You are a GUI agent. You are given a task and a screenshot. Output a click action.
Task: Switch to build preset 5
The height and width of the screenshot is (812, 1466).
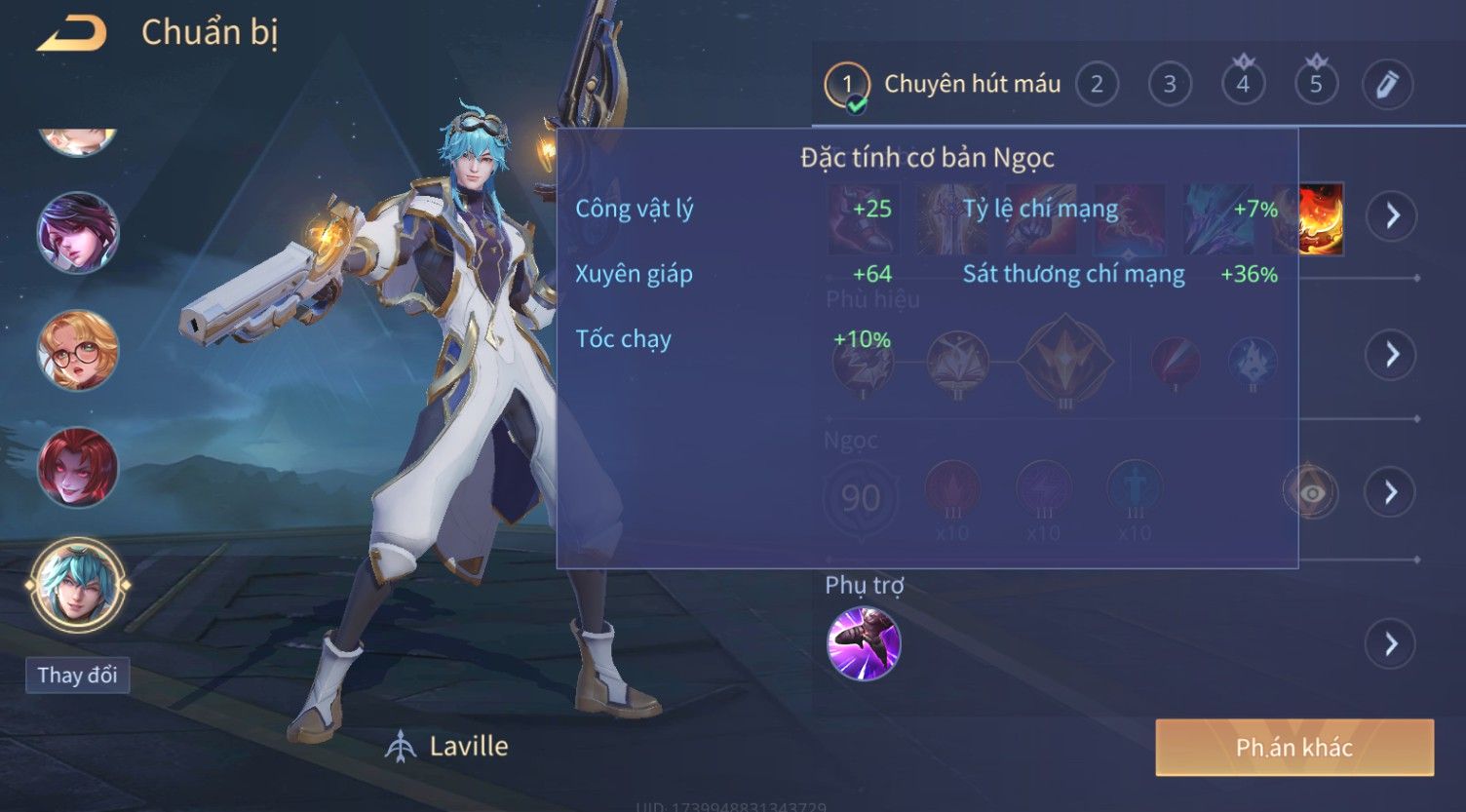coord(1316,85)
